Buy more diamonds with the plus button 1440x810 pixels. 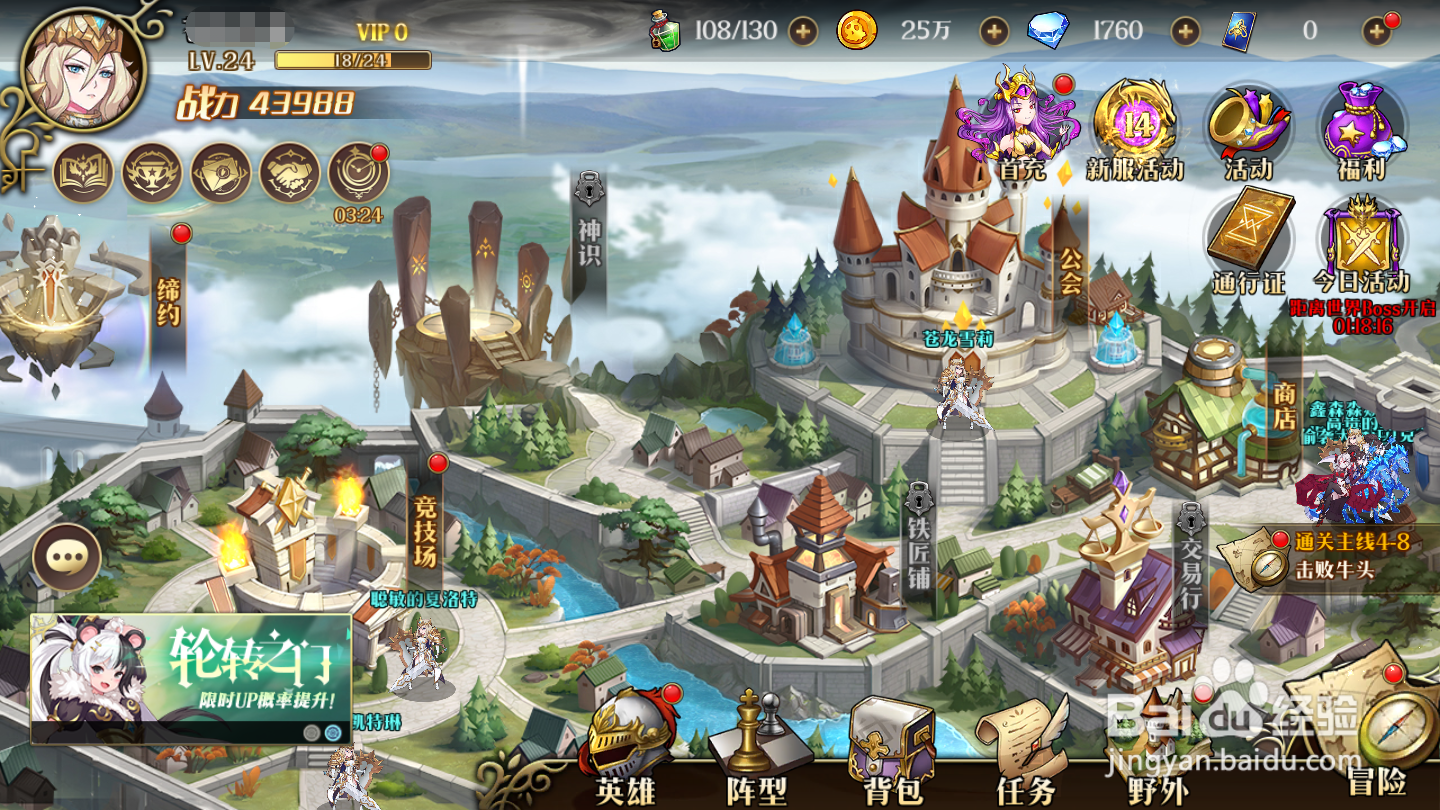(x=1186, y=31)
